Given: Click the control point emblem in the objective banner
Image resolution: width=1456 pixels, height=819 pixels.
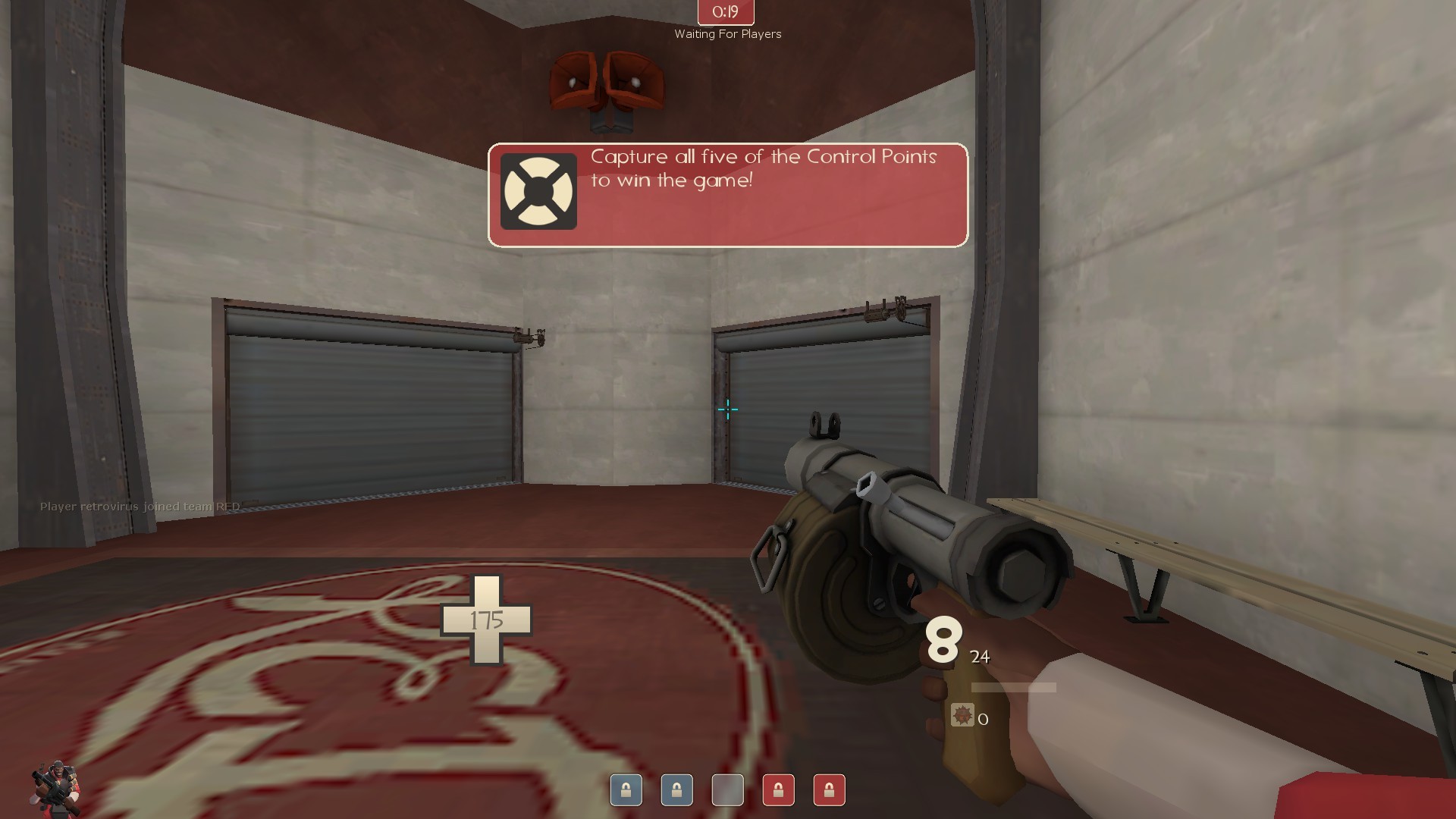Looking at the screenshot, I should click(x=540, y=190).
